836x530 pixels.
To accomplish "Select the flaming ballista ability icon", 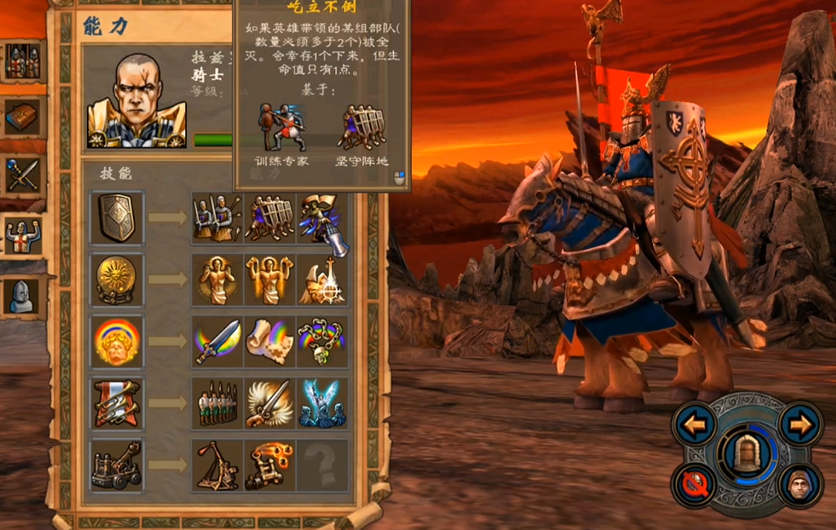I will point(269,464).
